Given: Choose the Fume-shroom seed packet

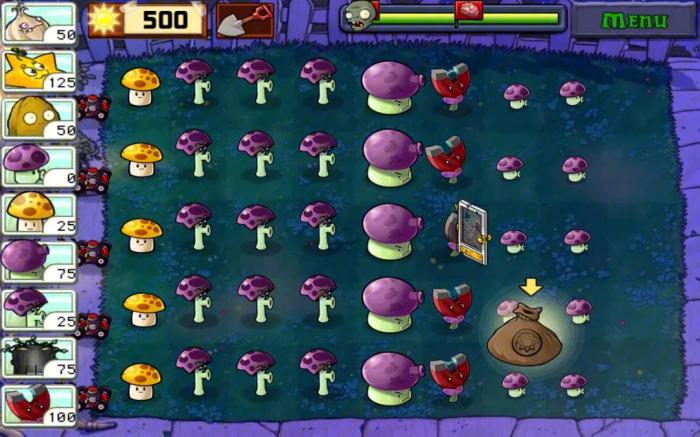Looking at the screenshot, I should tap(38, 260).
